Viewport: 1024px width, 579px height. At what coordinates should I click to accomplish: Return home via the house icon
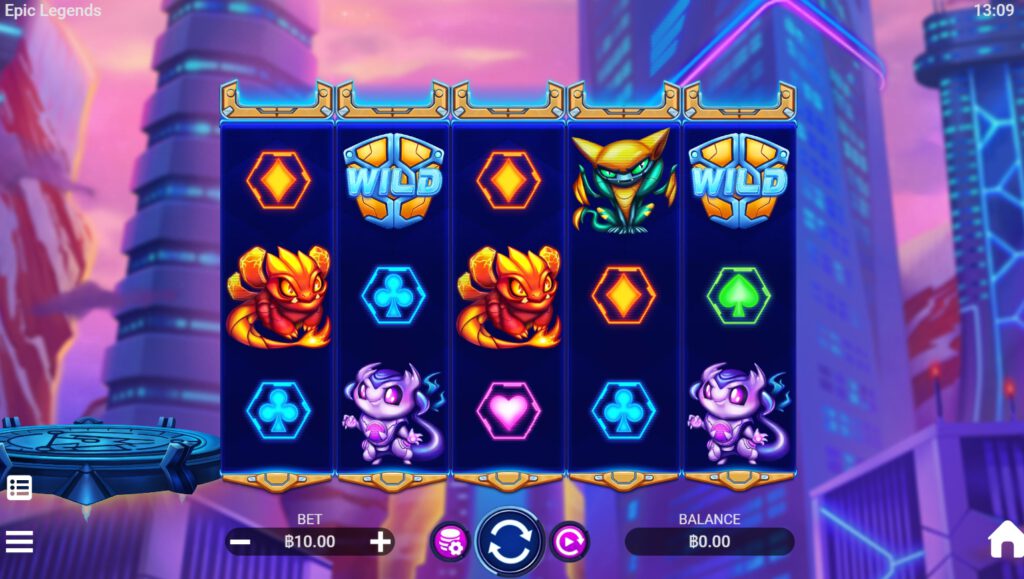(x=1005, y=540)
